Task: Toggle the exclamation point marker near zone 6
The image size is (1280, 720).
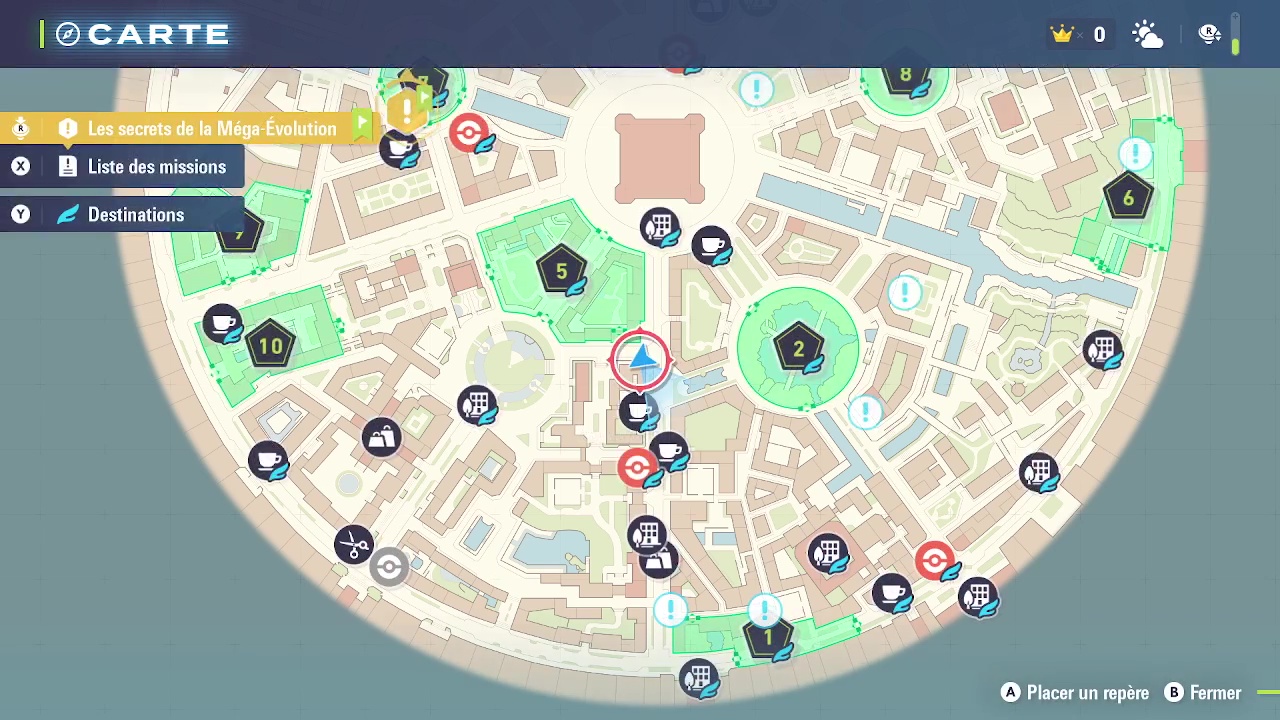Action: coord(1135,155)
